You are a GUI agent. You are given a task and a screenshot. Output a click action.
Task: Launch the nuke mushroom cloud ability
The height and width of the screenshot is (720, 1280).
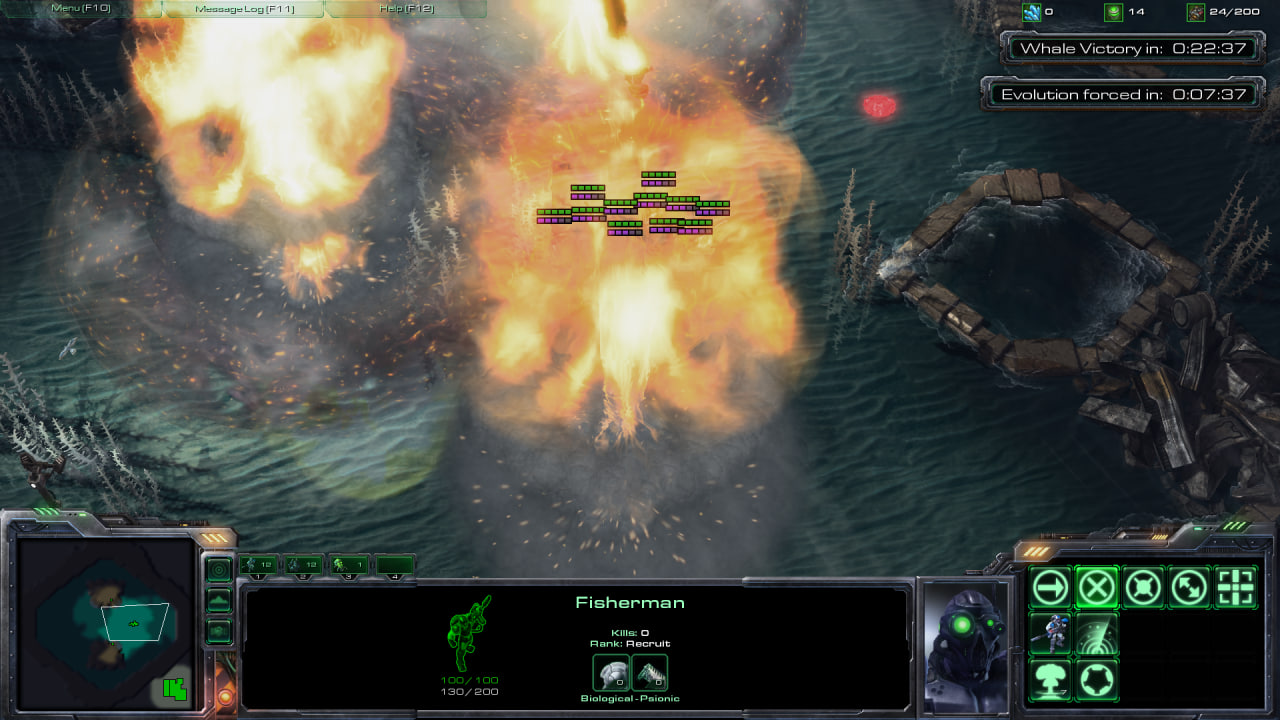pyautogui.click(x=1050, y=681)
